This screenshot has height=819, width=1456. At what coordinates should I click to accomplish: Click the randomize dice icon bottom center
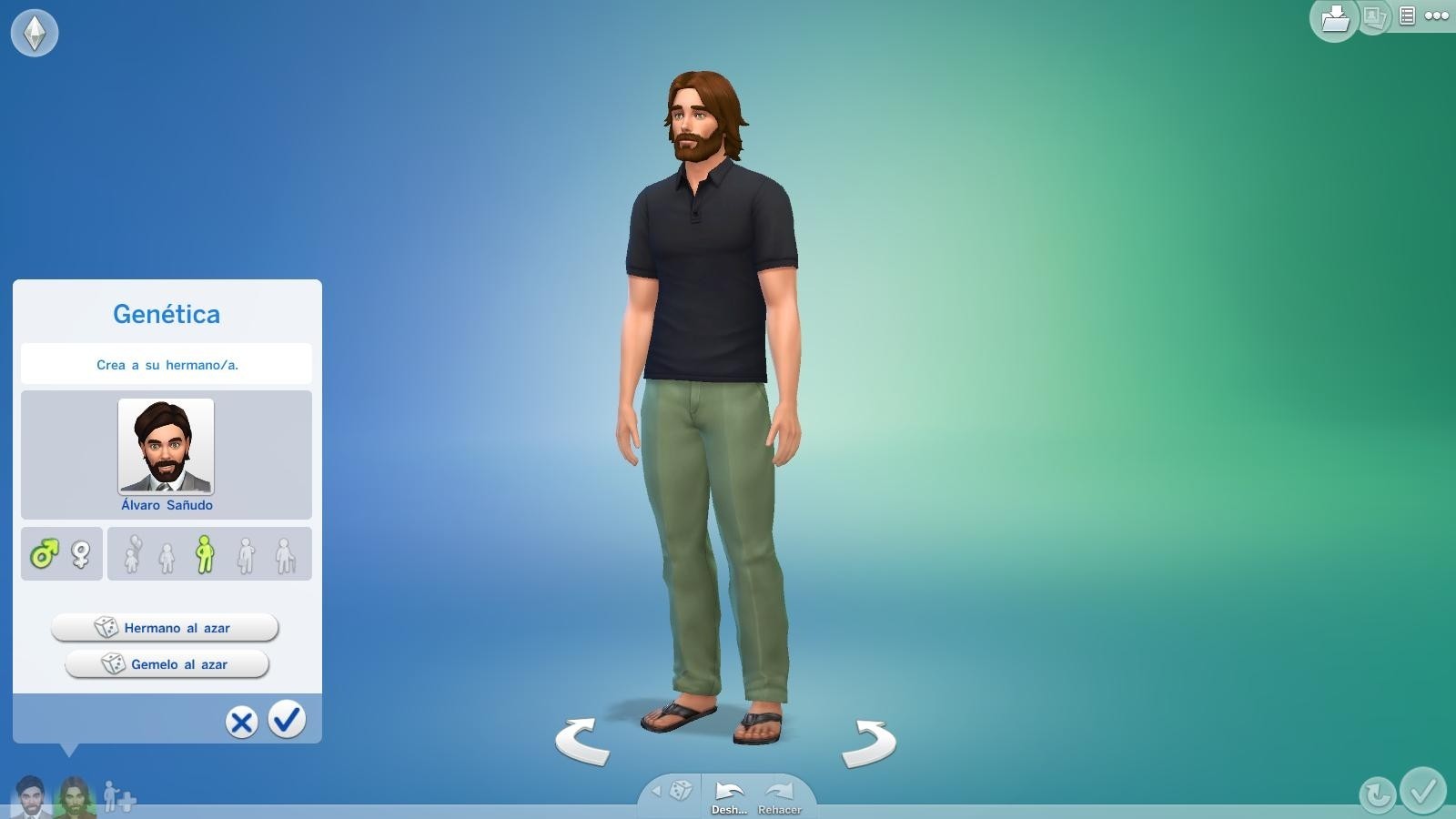click(x=679, y=789)
